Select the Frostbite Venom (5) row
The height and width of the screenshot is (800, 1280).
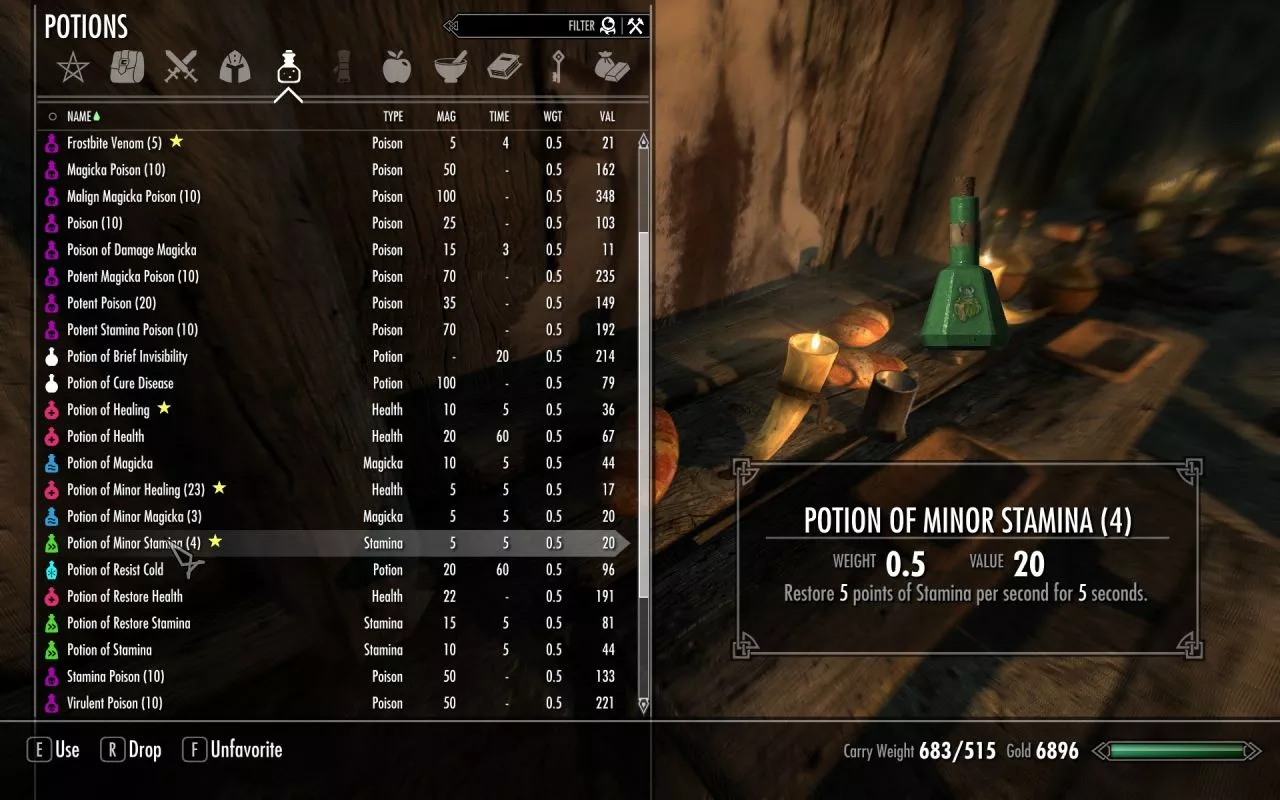pos(114,143)
